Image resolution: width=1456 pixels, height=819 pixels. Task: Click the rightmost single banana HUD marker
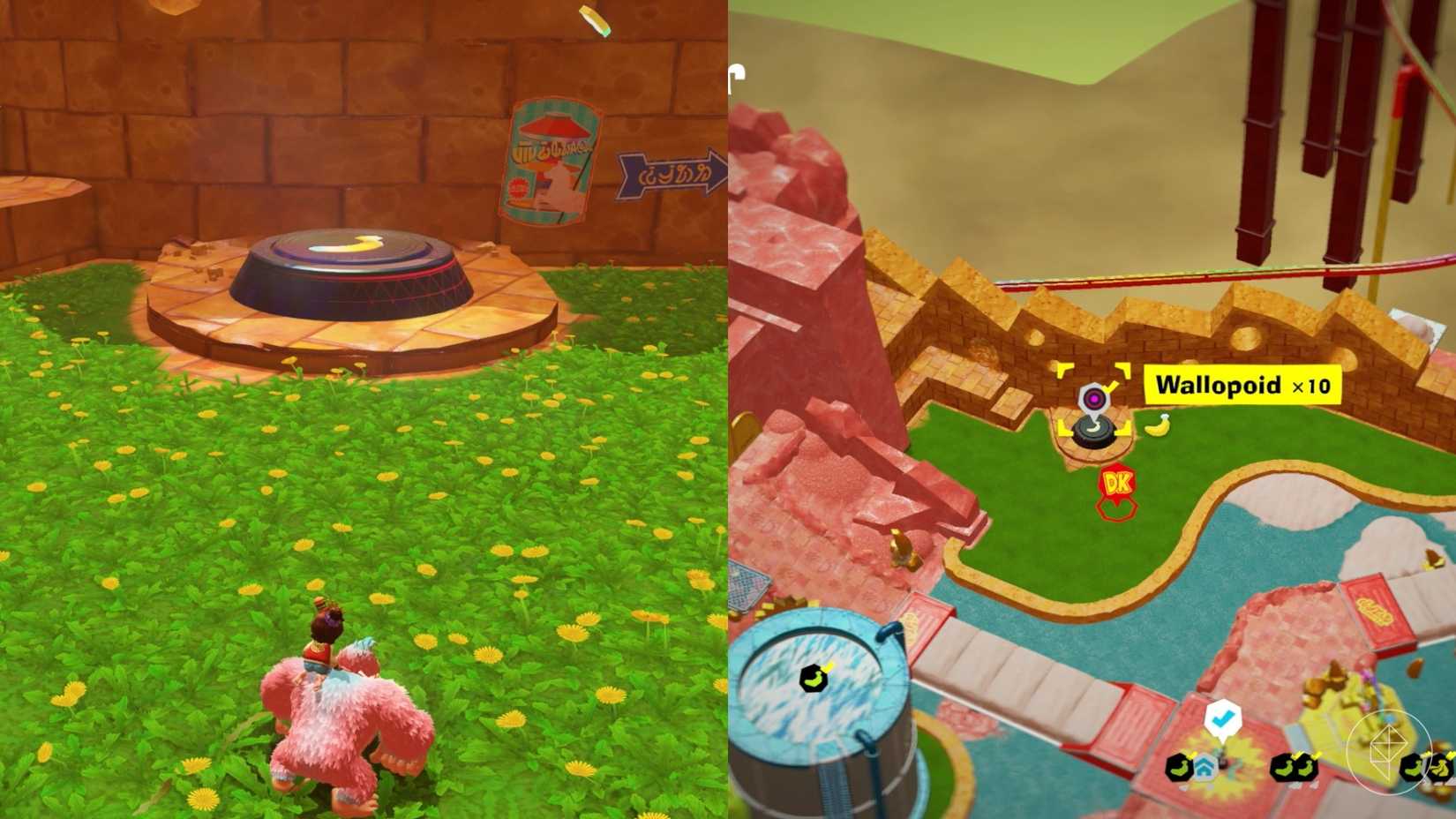tap(1412, 766)
